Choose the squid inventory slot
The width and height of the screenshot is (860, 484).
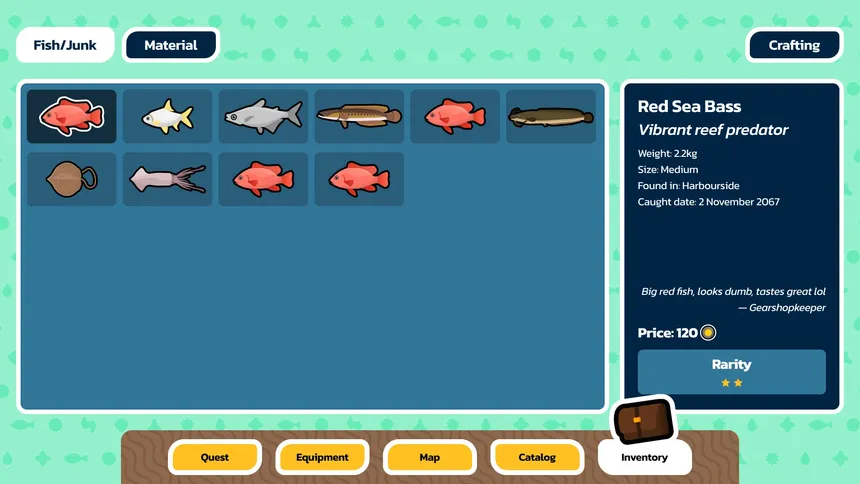coord(167,180)
